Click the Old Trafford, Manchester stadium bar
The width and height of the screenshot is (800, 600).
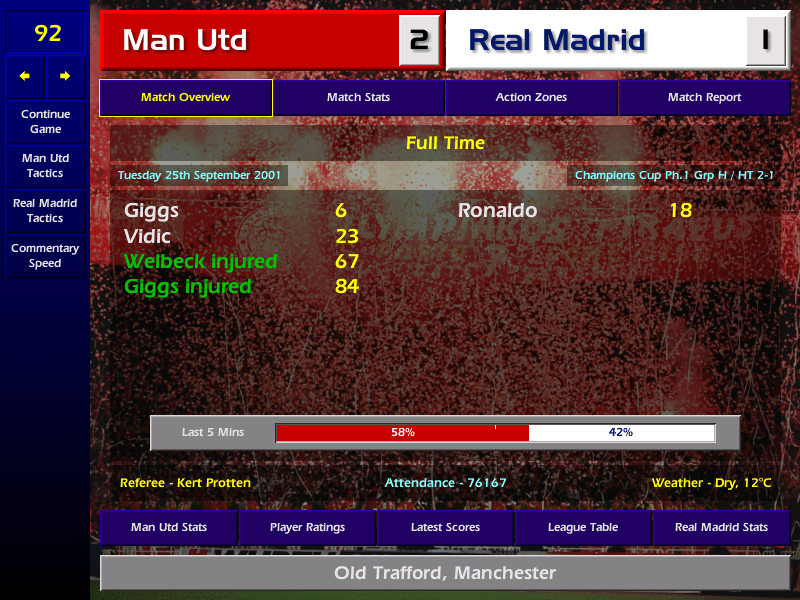click(x=445, y=573)
